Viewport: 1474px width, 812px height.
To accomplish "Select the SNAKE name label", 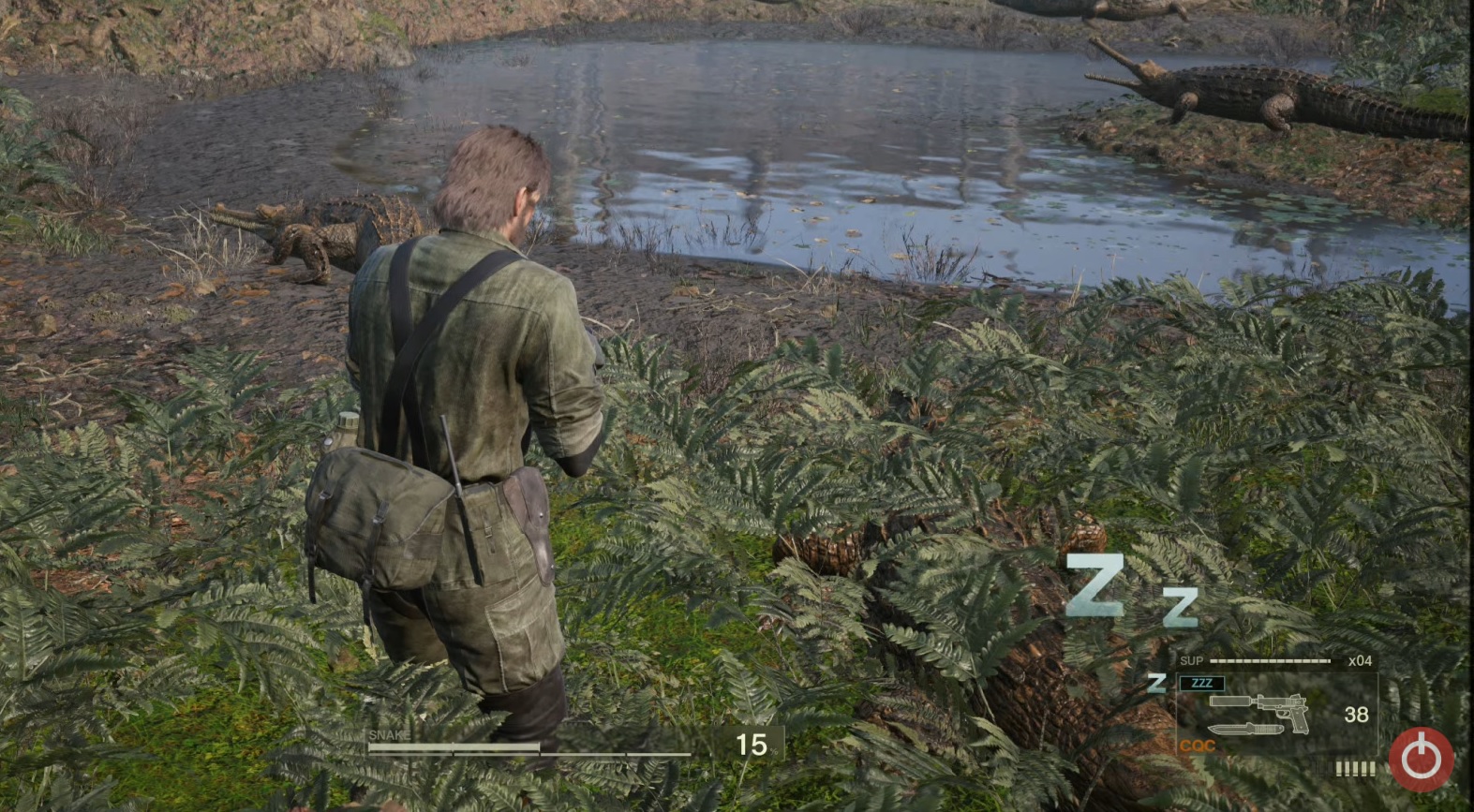I will coord(392,734).
